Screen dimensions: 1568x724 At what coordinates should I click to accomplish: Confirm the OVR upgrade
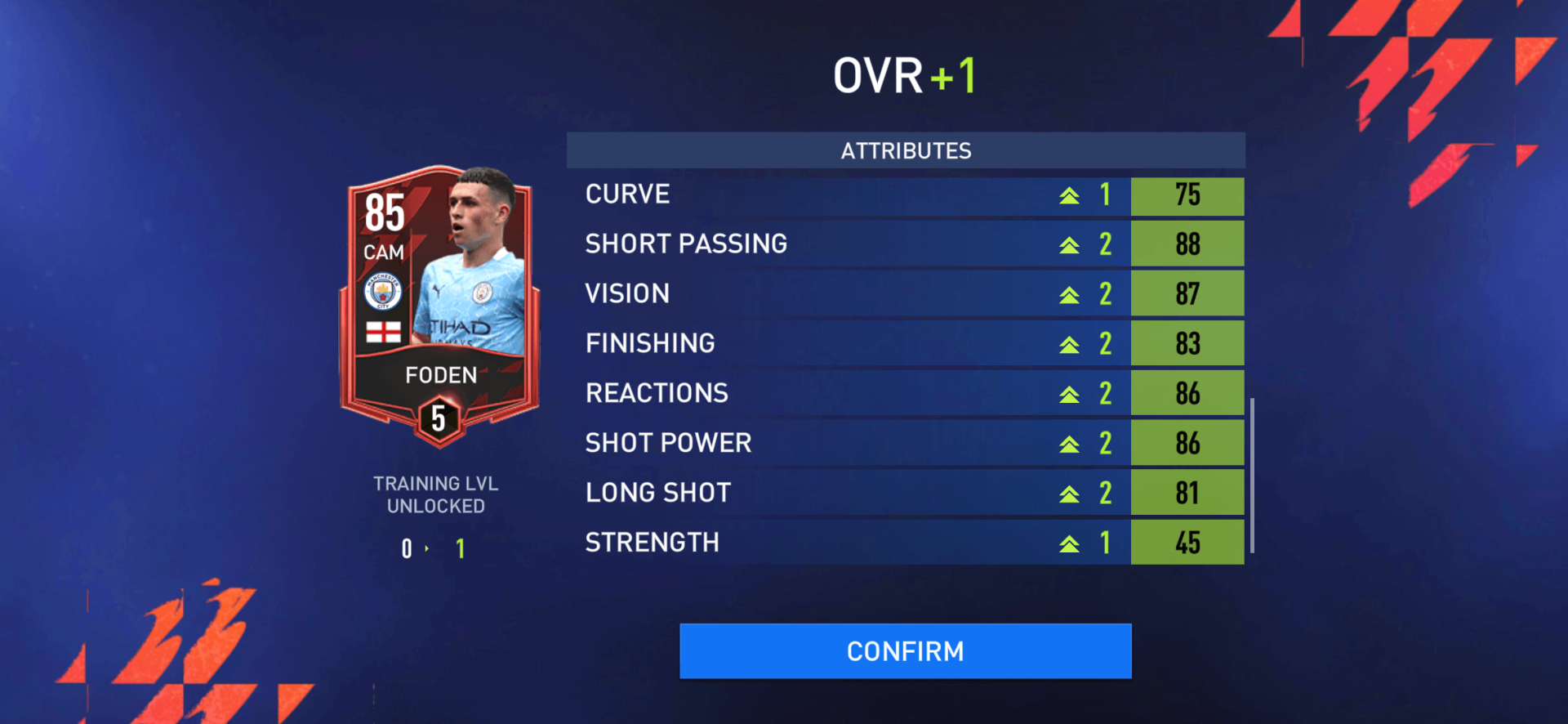coord(905,650)
